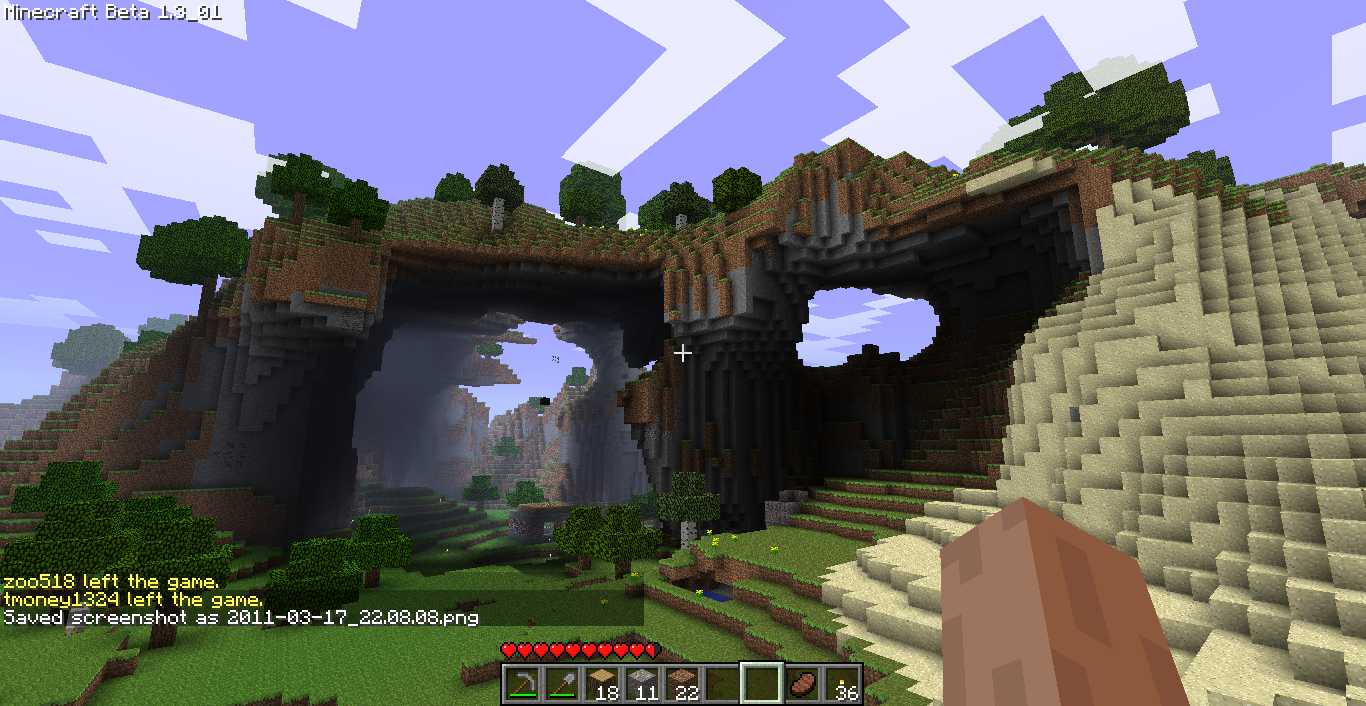Pick the dirt block stack of 22
The height and width of the screenshot is (706, 1366).
point(681,684)
